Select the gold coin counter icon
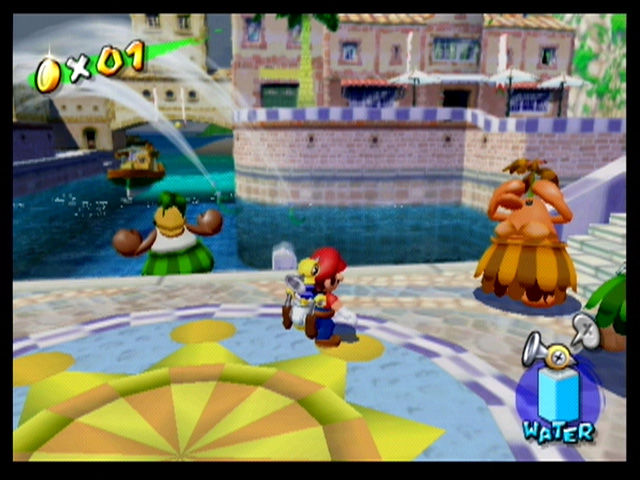Screen dimensions: 640x480 click(47, 74)
